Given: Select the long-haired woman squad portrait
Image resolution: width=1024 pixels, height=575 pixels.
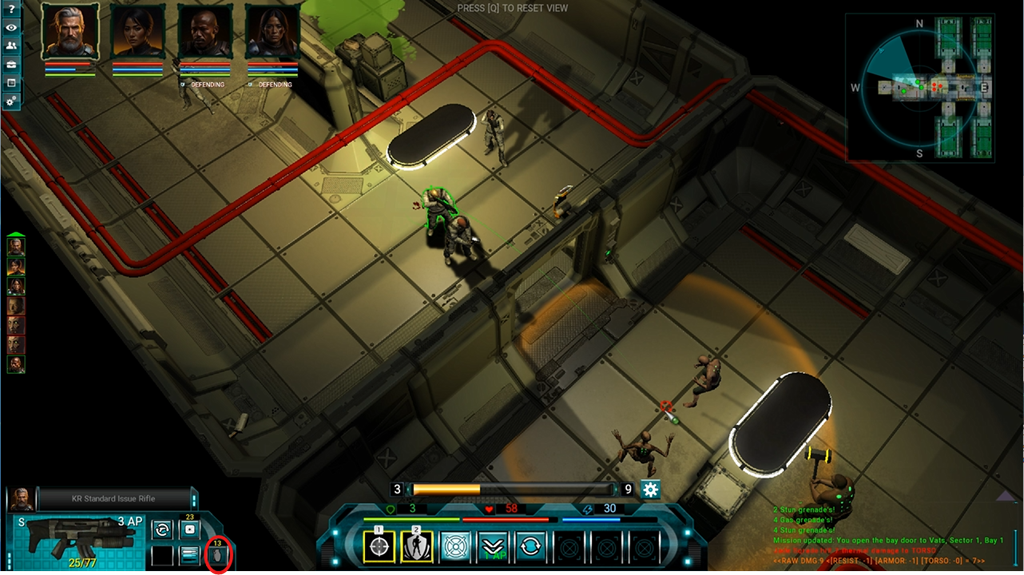Looking at the screenshot, I should [x=272, y=33].
